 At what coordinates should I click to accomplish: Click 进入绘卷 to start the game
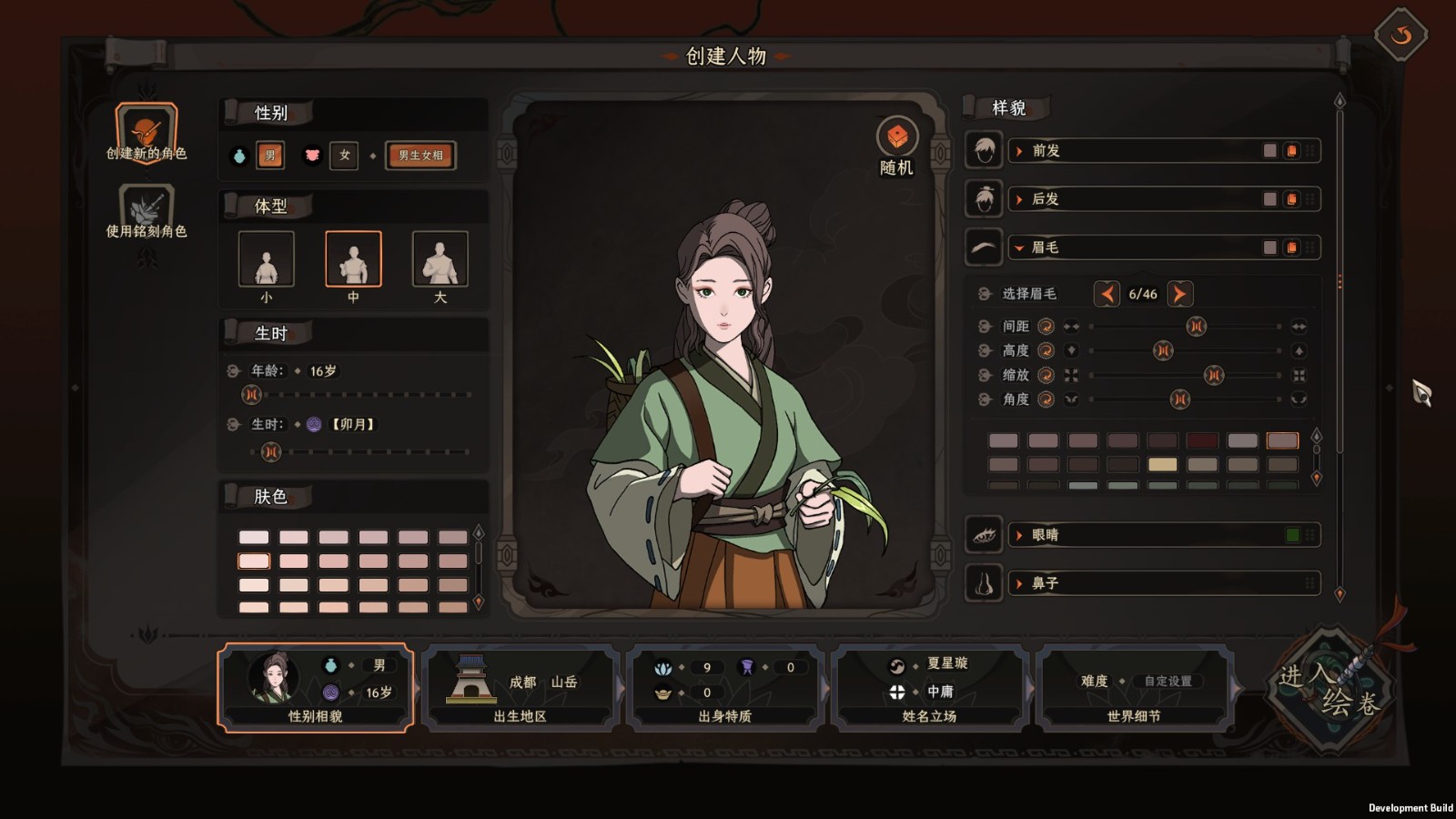1330,689
